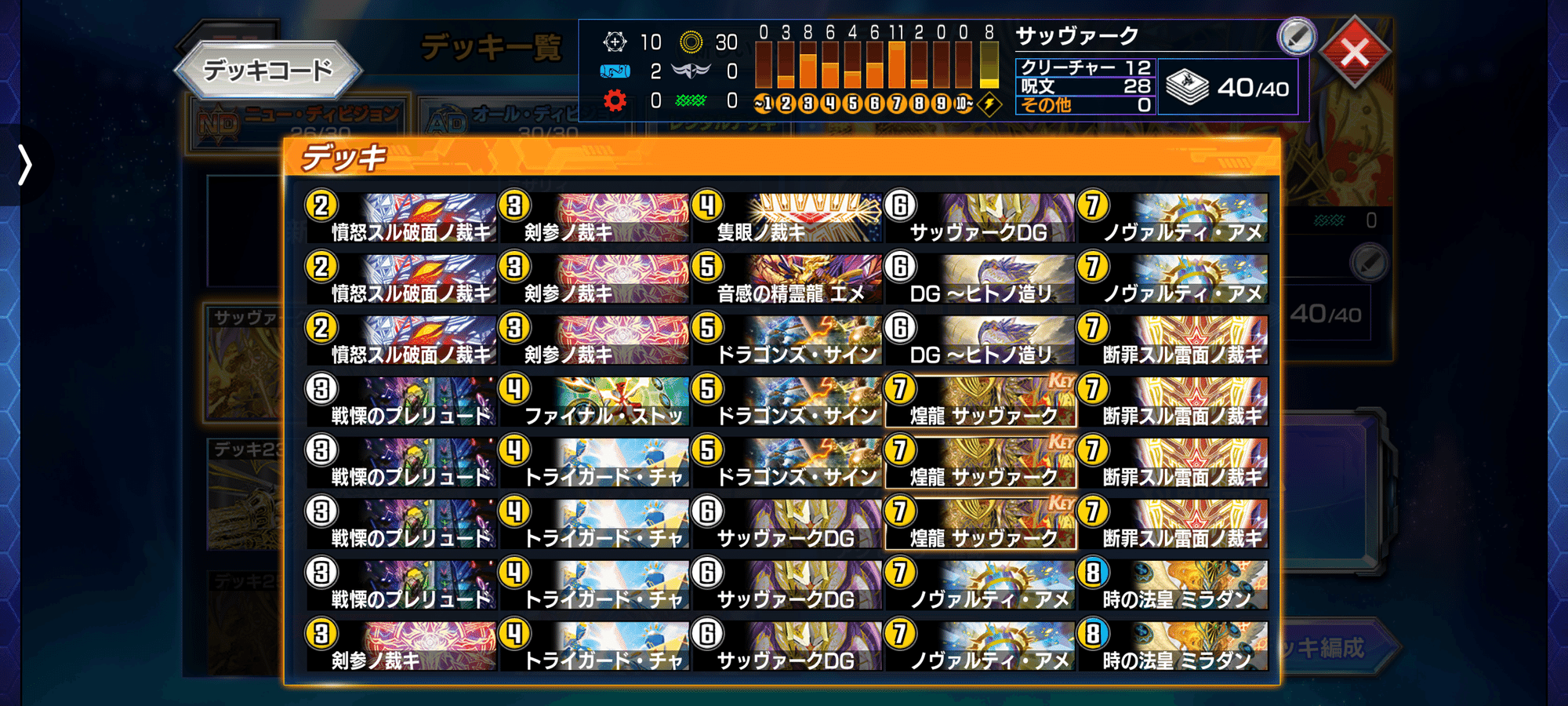Click the cost 7 marker under the mana curve
The width and height of the screenshot is (1568, 706).
coord(897,104)
